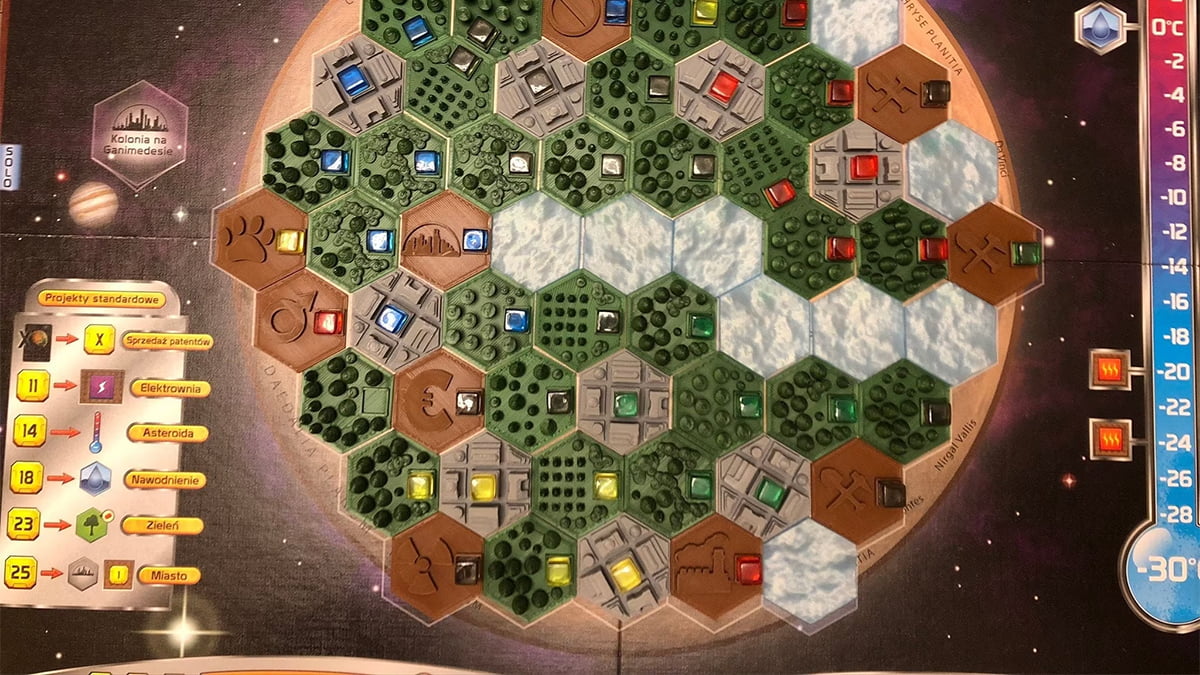Click the yellow 25 cost badge
This screenshot has height=675, width=1200.
coord(21,572)
